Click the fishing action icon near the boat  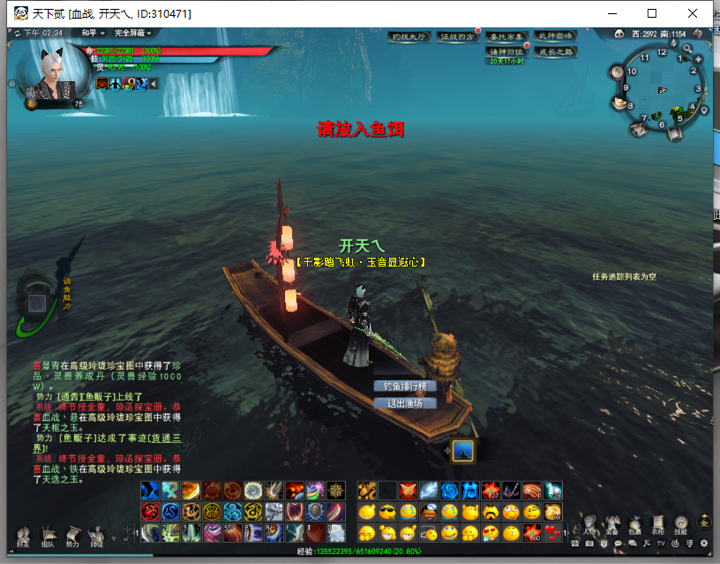pyautogui.click(x=462, y=451)
